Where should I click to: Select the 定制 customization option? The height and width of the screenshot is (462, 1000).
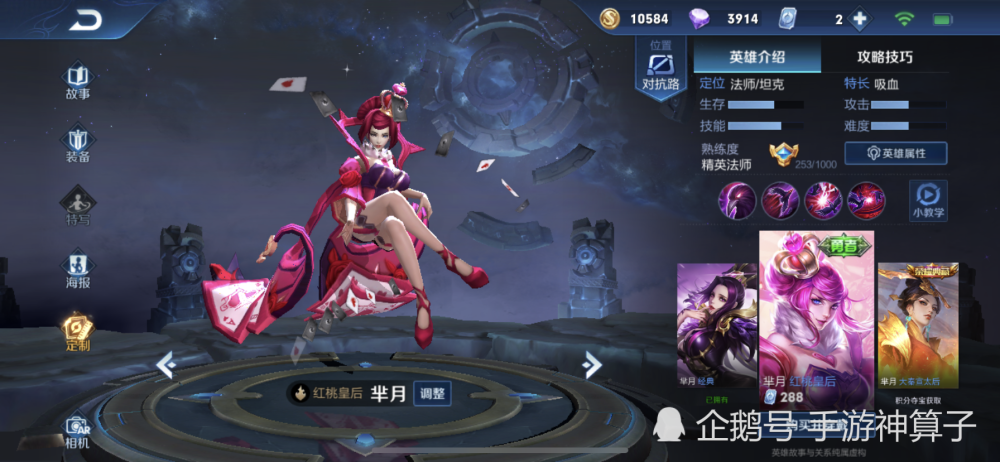(78, 332)
